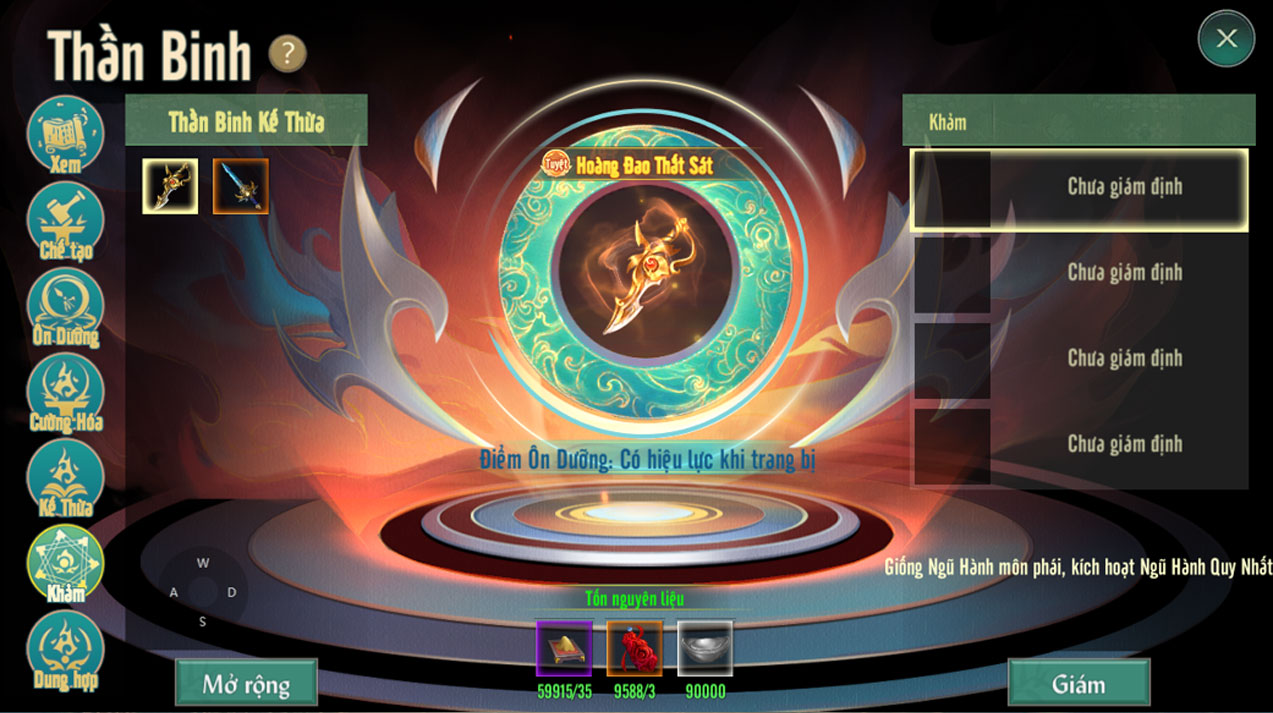Open the question mark help button
Screen dimensions: 1273x713
tap(287, 54)
